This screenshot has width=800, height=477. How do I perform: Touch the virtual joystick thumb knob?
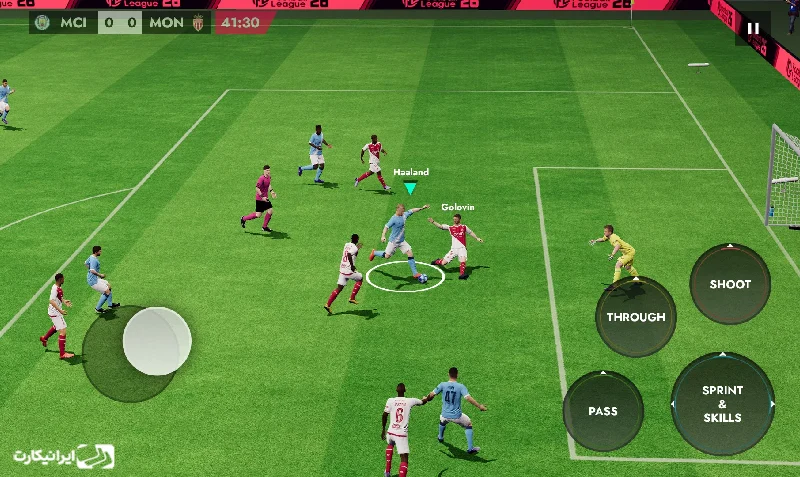(x=157, y=341)
